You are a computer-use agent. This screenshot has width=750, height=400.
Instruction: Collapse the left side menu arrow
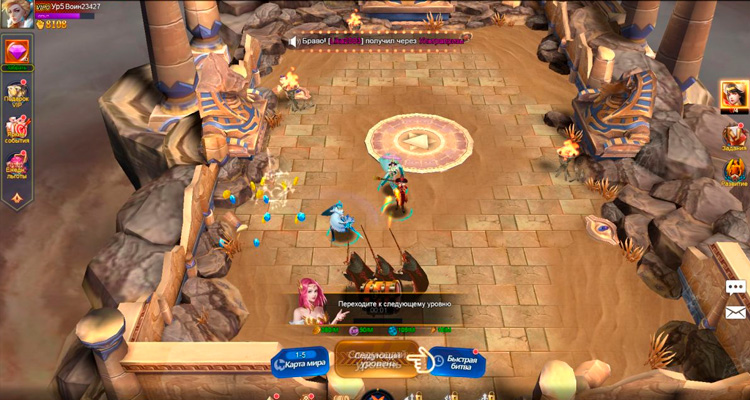(17, 198)
